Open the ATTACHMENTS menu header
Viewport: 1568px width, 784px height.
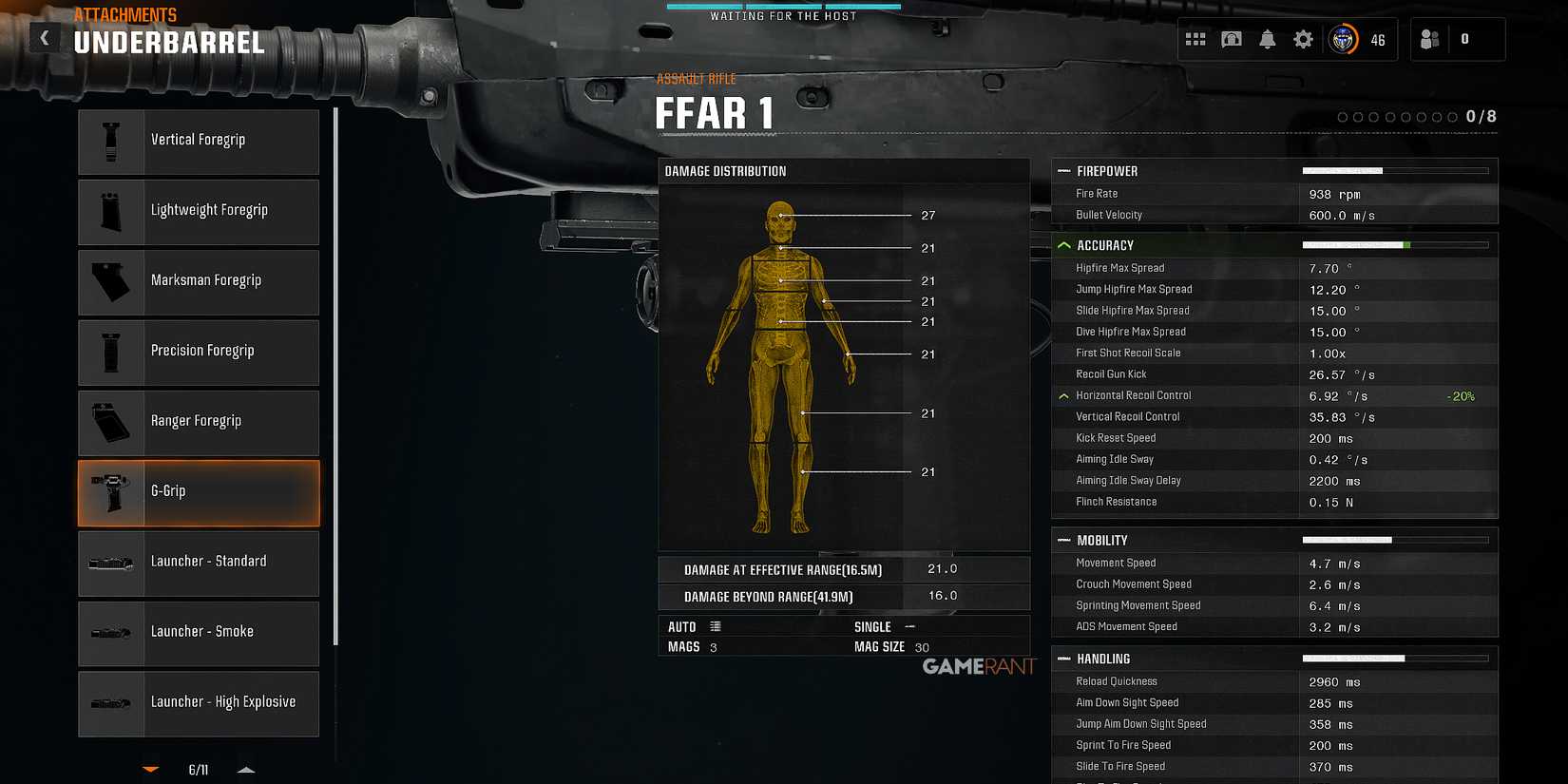pos(124,14)
